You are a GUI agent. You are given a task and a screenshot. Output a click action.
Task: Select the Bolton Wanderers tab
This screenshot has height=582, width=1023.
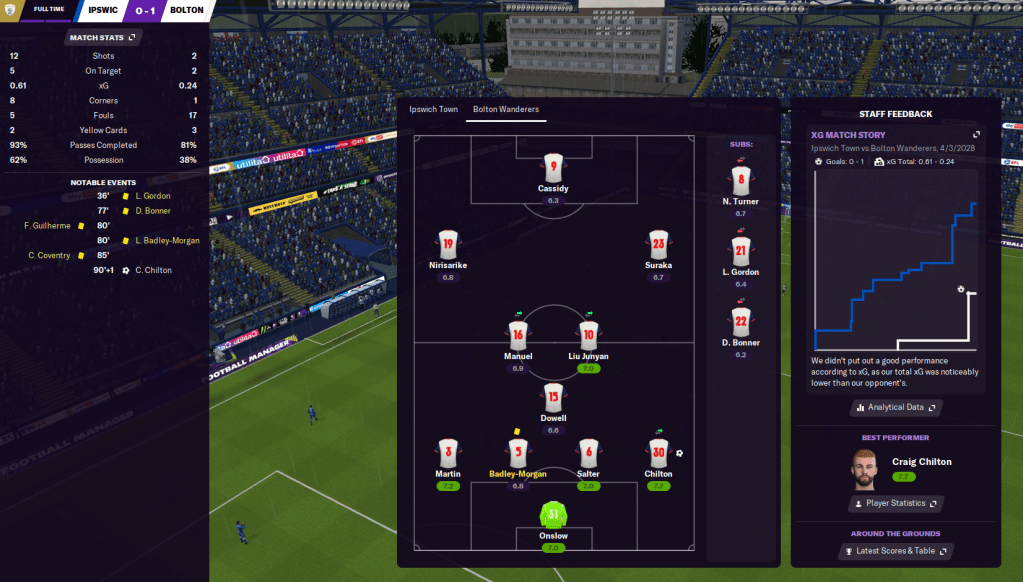506,109
